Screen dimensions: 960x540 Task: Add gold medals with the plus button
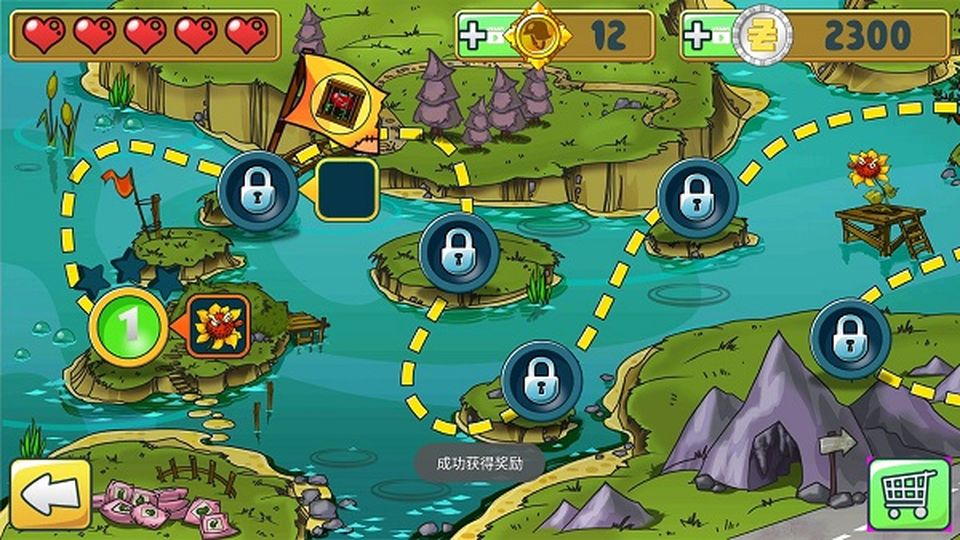pyautogui.click(x=474, y=37)
